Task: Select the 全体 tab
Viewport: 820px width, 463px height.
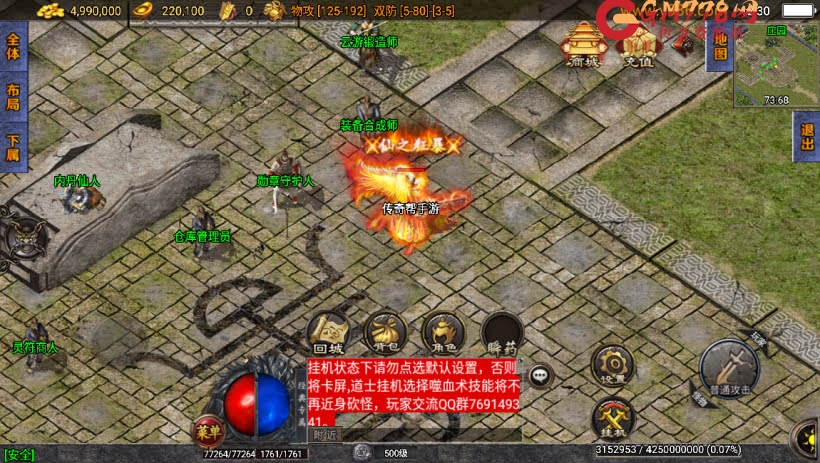Action: coord(12,48)
